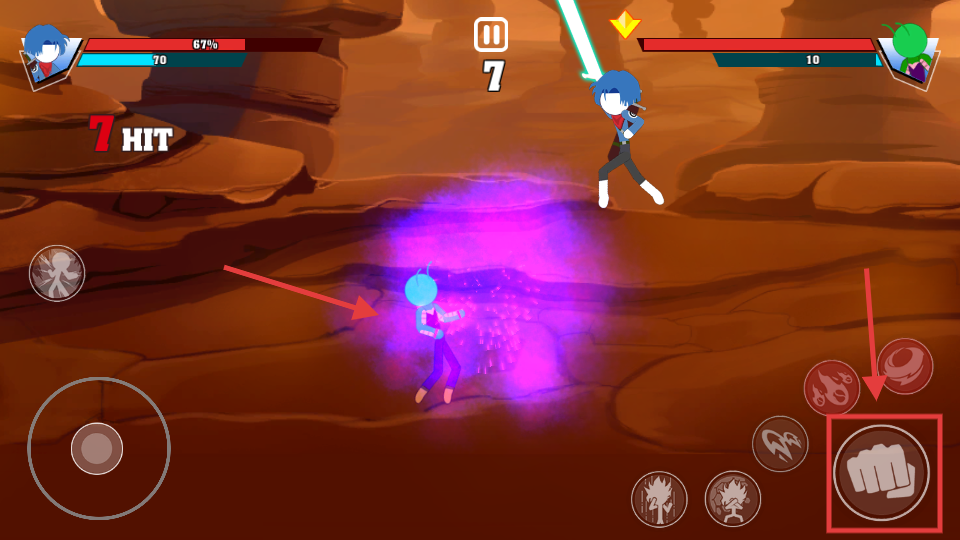Click the virtual joystick center knob
960x540 pixels.
pyautogui.click(x=97, y=448)
